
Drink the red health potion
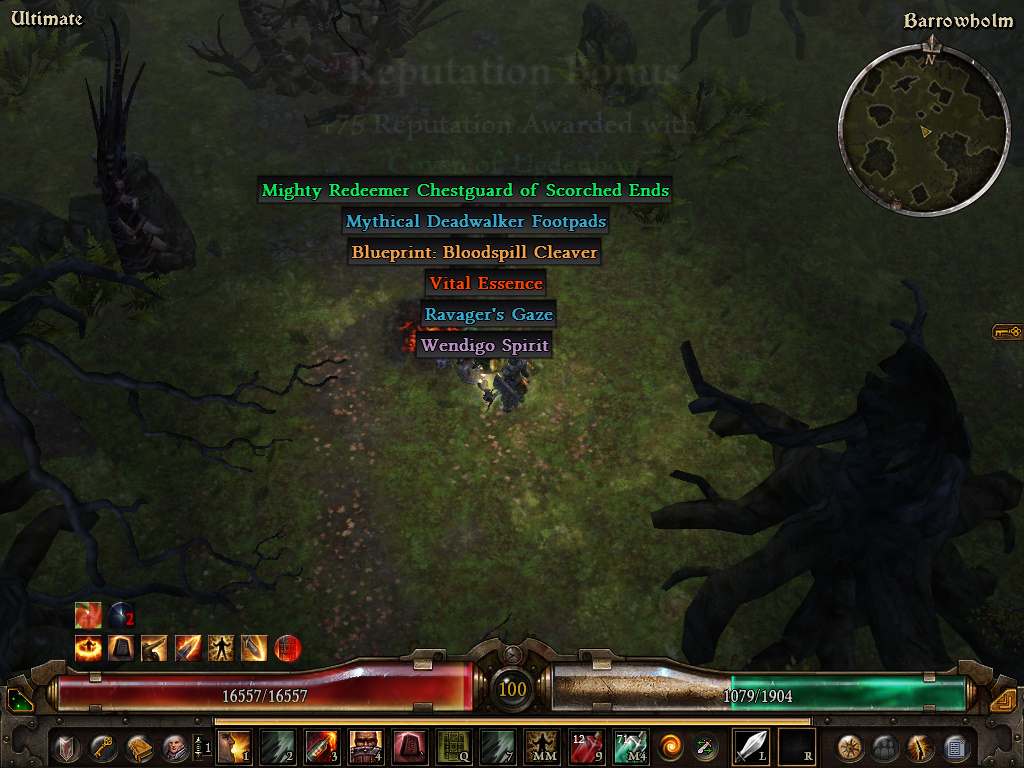[x=586, y=746]
